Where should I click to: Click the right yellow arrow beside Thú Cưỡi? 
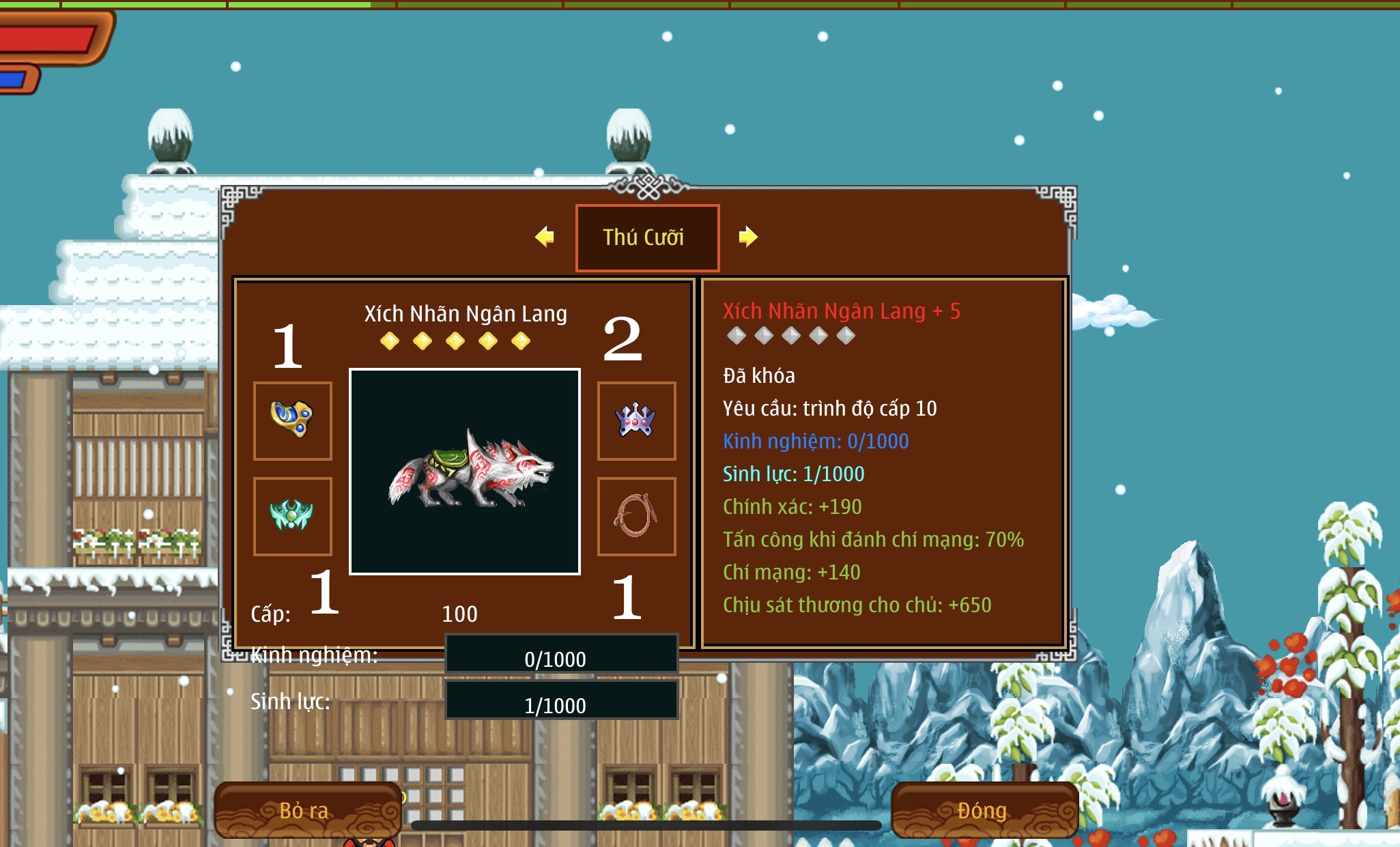(x=748, y=237)
